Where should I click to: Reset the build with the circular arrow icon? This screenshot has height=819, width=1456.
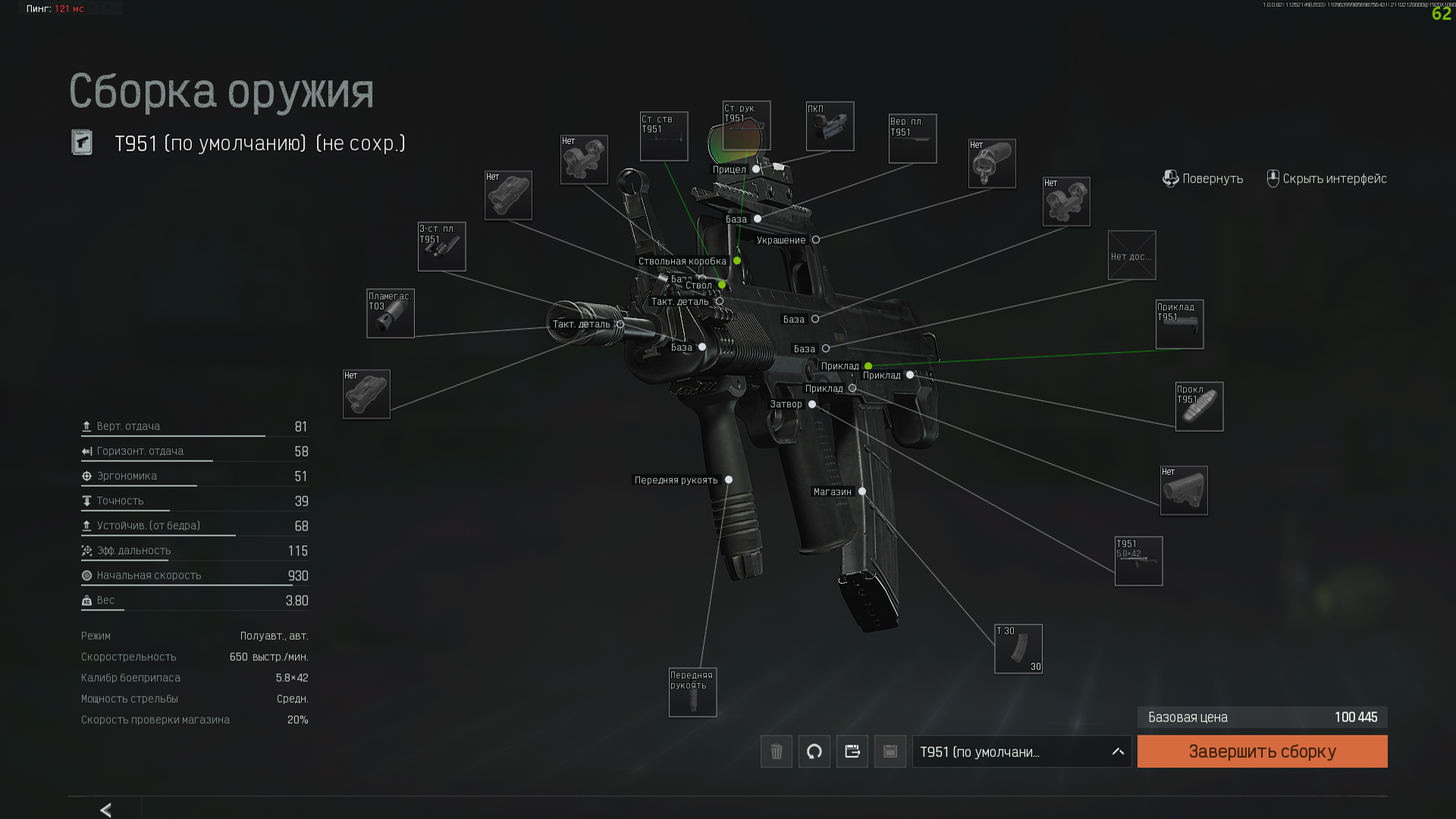(x=814, y=752)
